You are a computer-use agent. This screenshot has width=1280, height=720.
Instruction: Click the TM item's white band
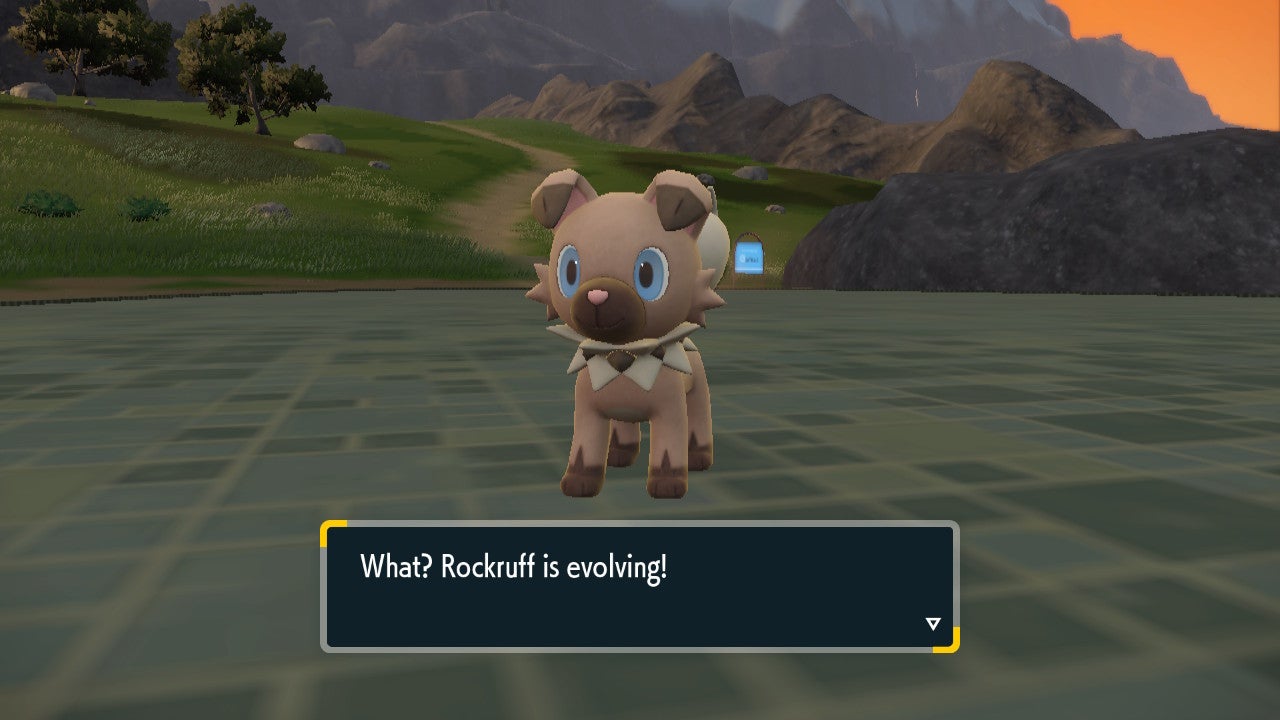(x=749, y=269)
